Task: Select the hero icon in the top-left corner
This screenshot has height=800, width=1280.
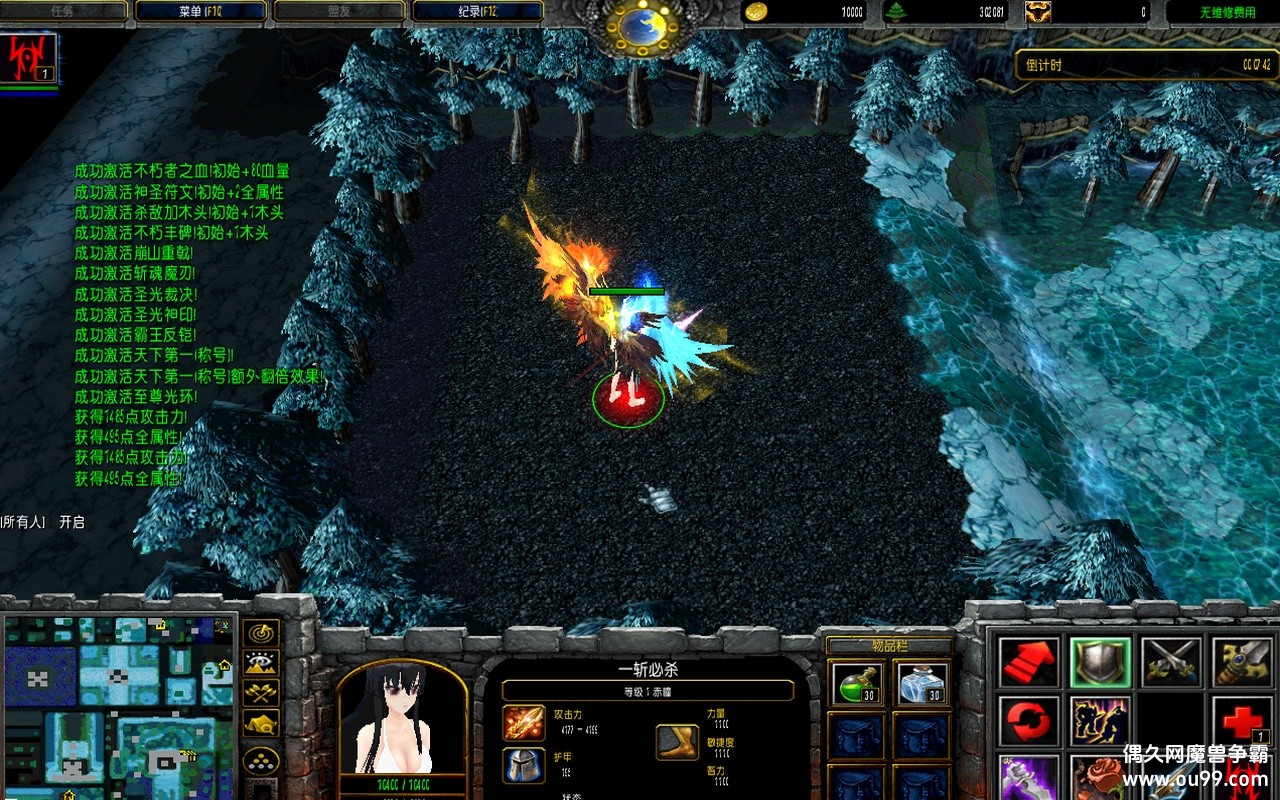Action: point(29,58)
